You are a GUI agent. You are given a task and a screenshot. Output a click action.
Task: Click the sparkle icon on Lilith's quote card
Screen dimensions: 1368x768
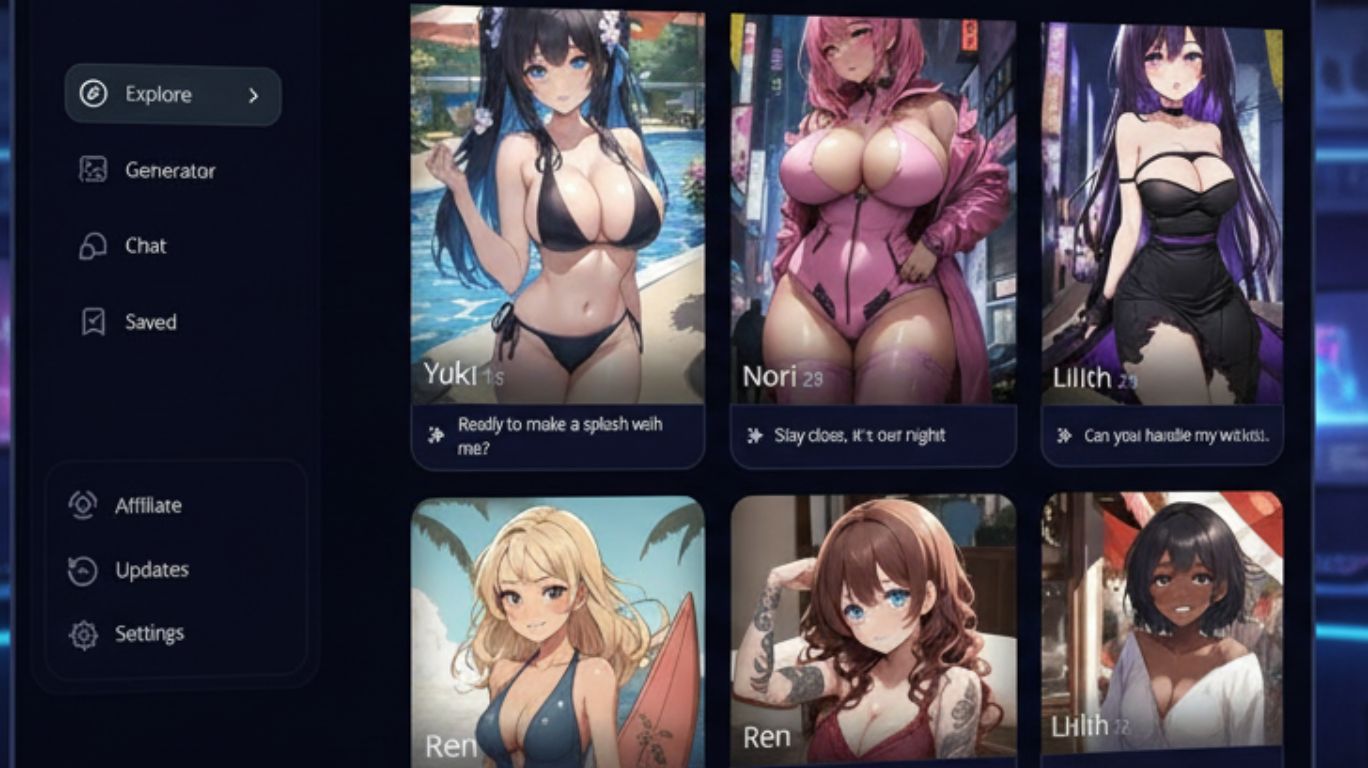(1064, 434)
